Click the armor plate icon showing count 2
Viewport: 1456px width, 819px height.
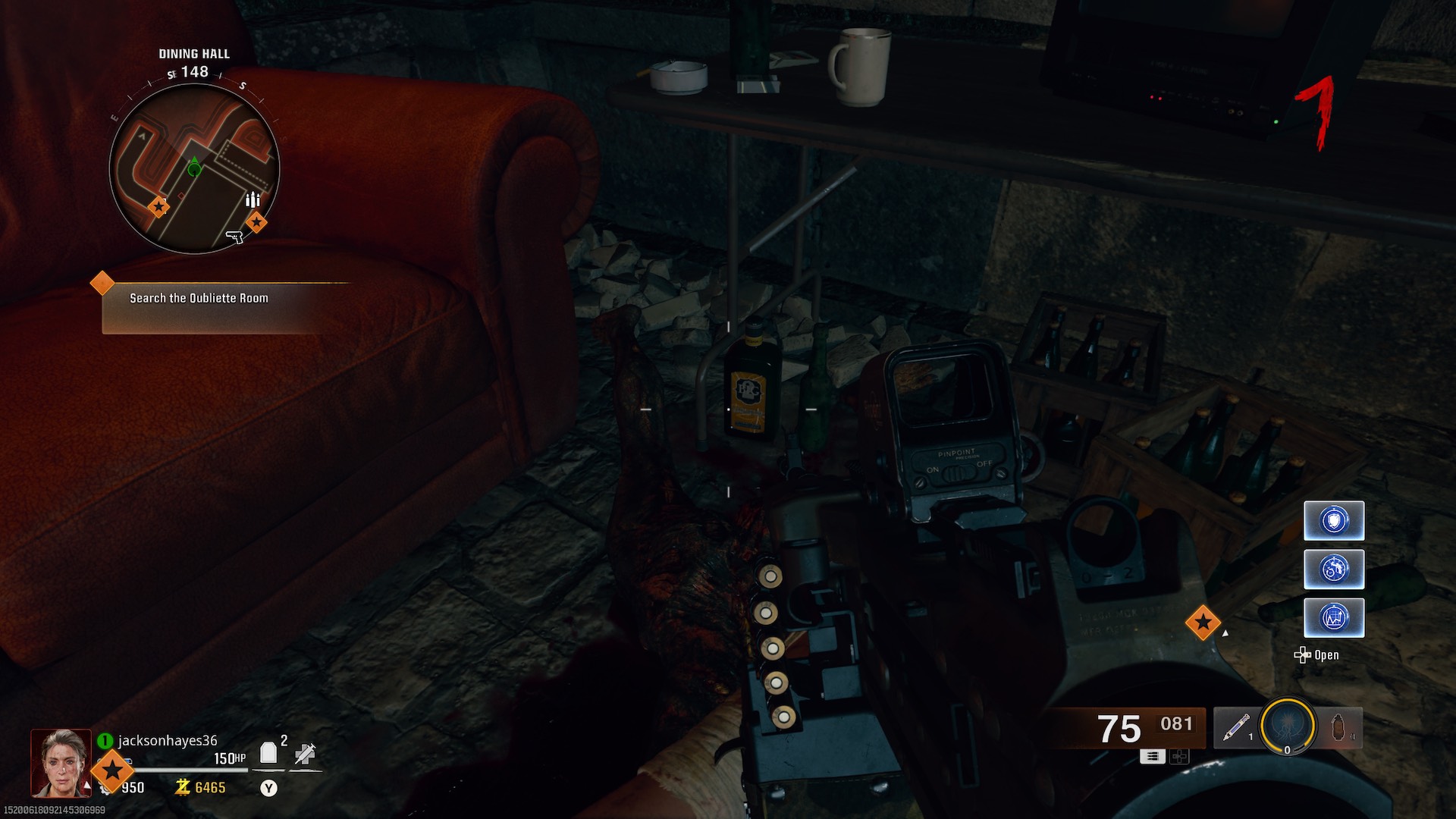(267, 752)
